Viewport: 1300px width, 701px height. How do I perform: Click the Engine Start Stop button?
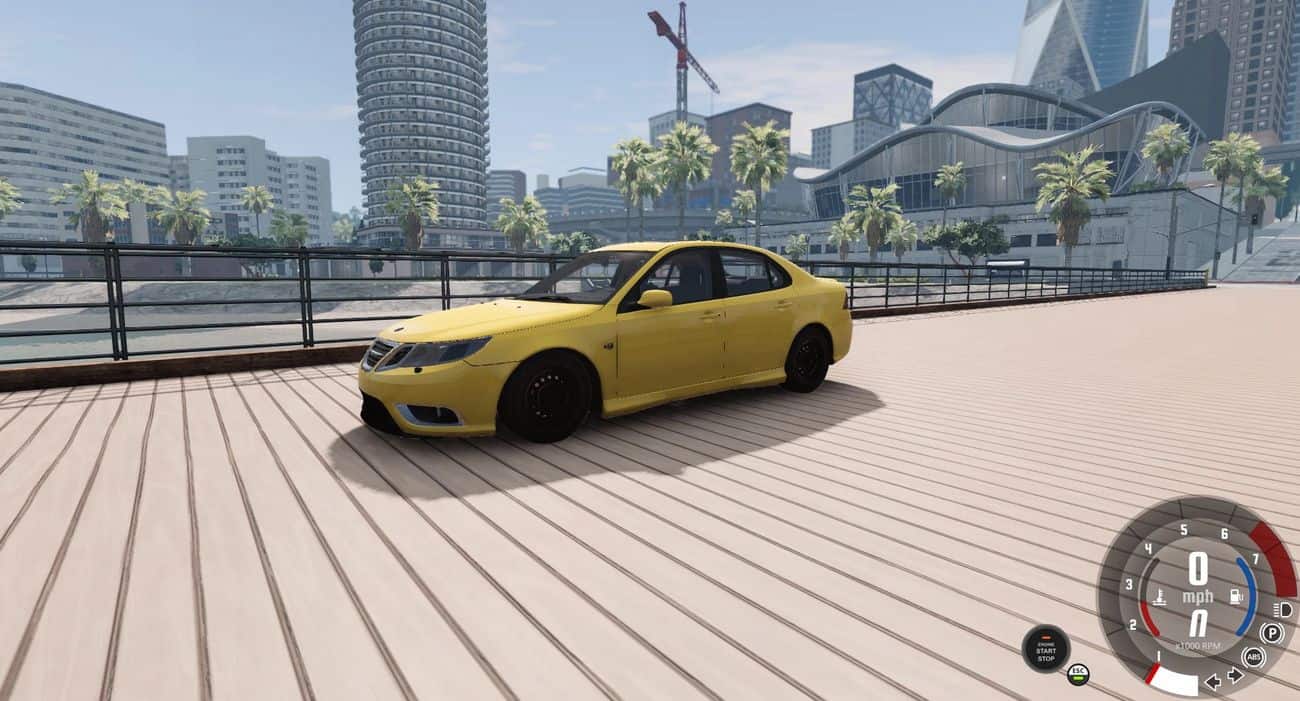[1045, 648]
